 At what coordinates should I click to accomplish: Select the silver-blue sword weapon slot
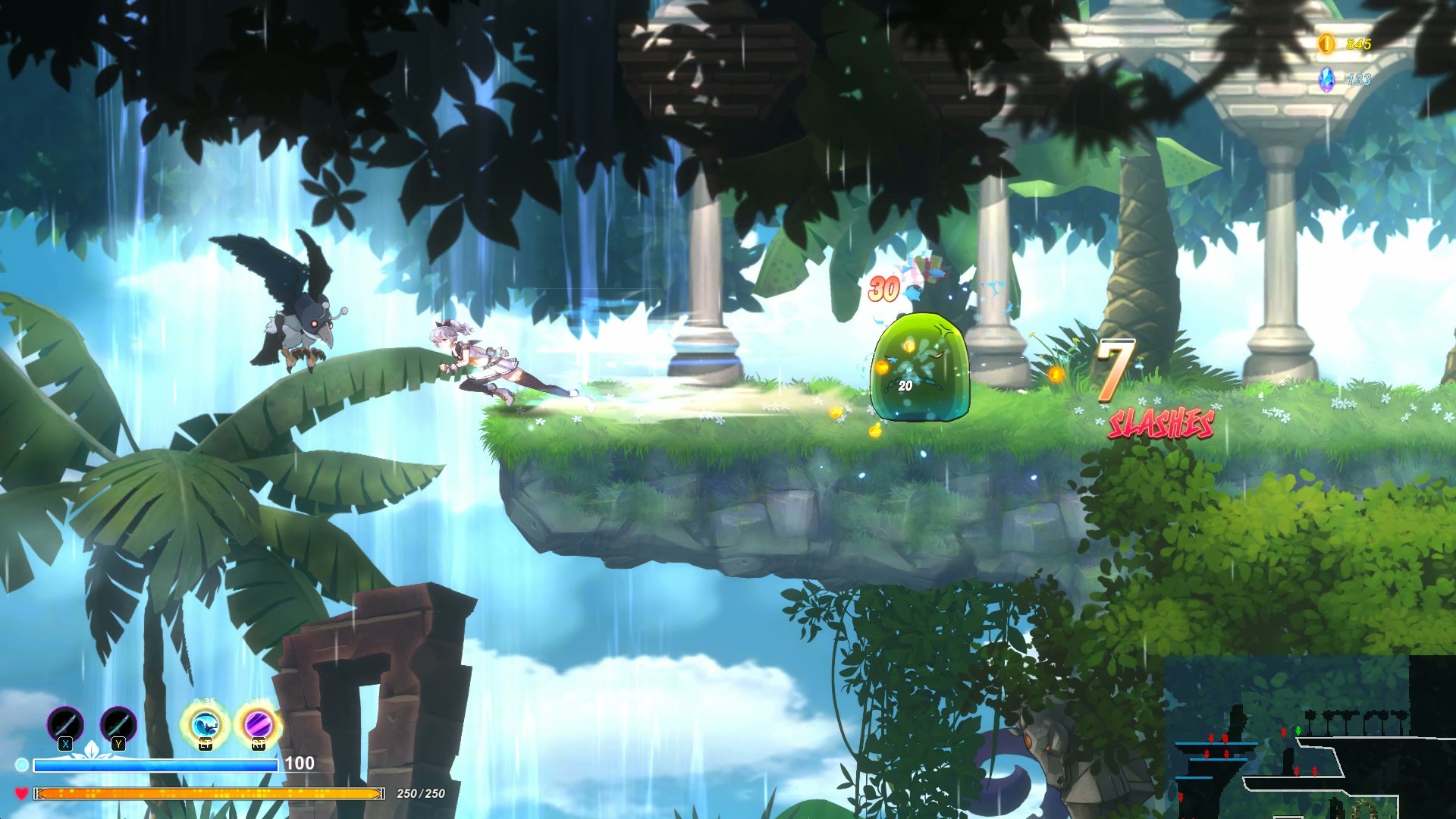pos(65,723)
